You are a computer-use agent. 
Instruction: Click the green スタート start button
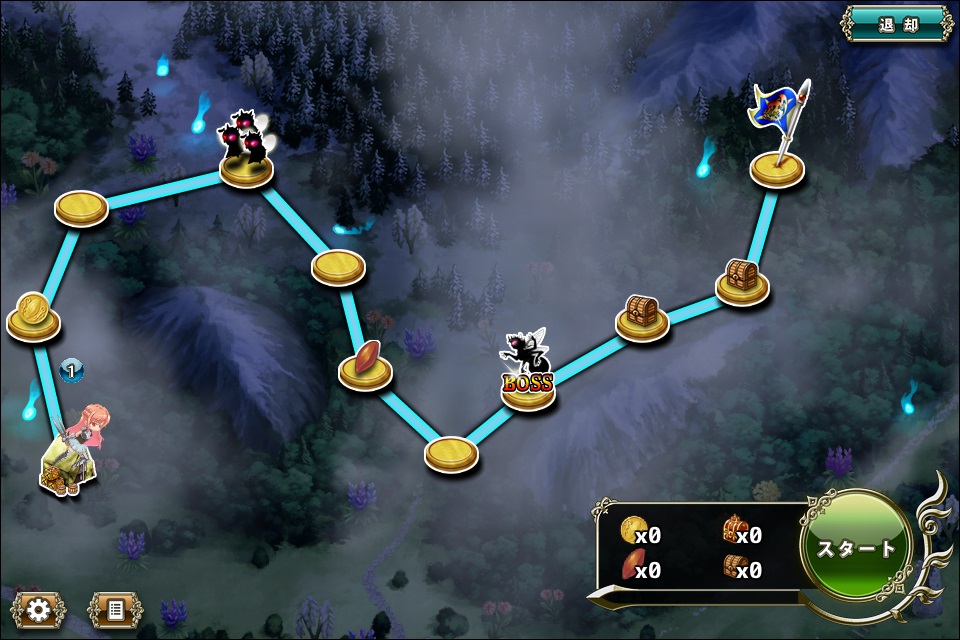856,547
